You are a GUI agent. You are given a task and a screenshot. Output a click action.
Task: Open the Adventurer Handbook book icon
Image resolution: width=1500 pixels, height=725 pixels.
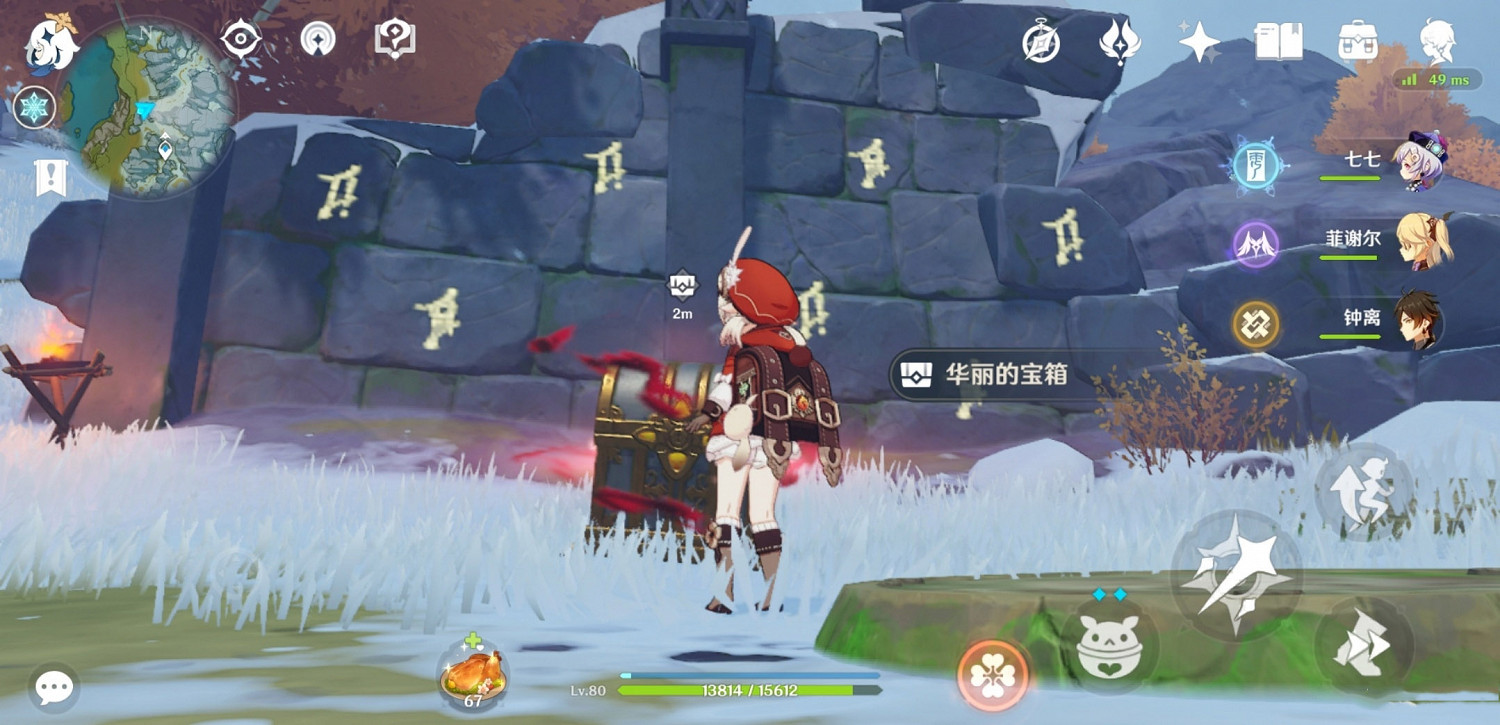pyautogui.click(x=1277, y=40)
